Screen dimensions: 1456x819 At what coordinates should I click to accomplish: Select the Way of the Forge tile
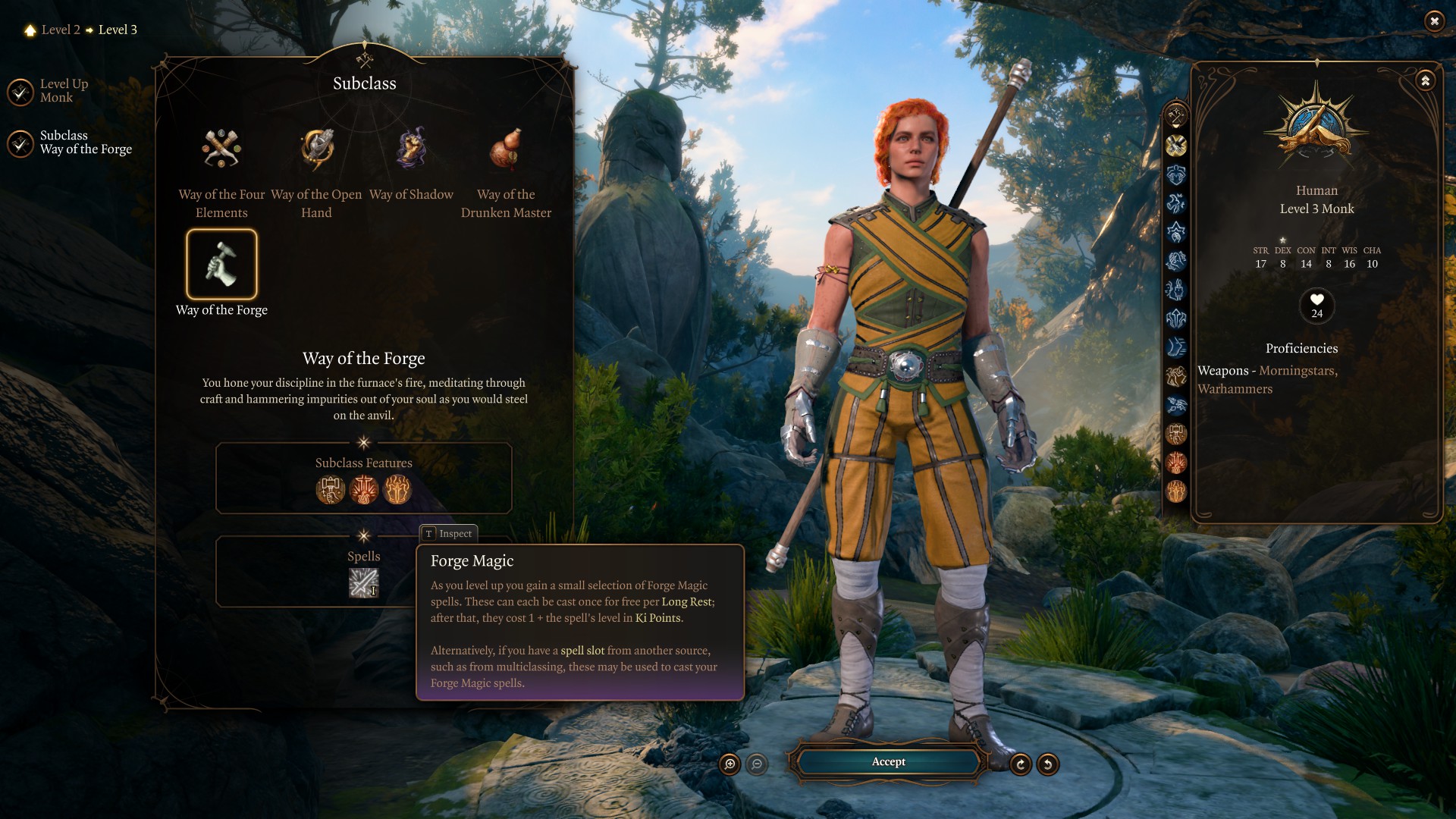tap(221, 265)
